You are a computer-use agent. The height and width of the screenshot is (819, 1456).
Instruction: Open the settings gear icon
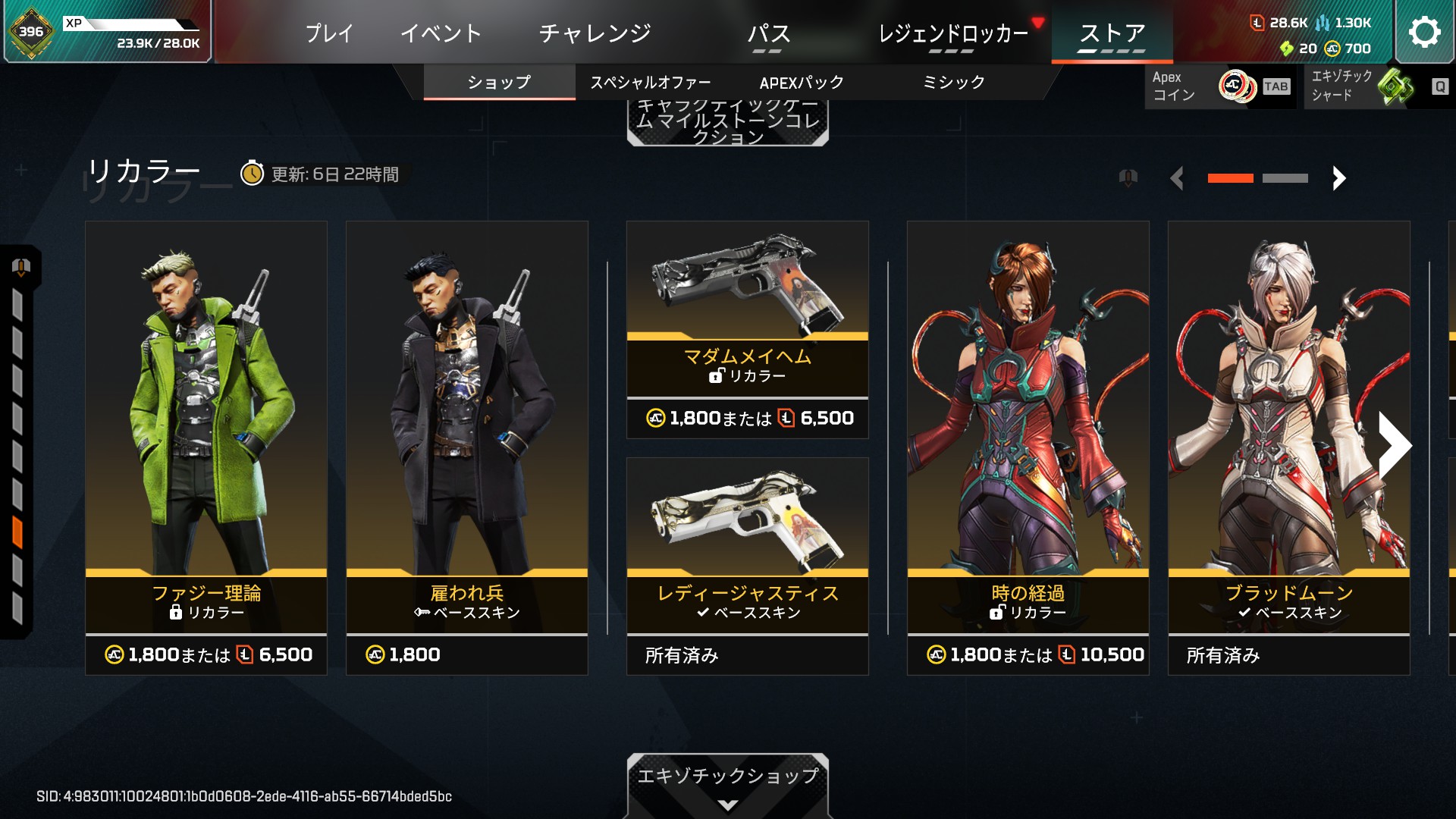1423,32
